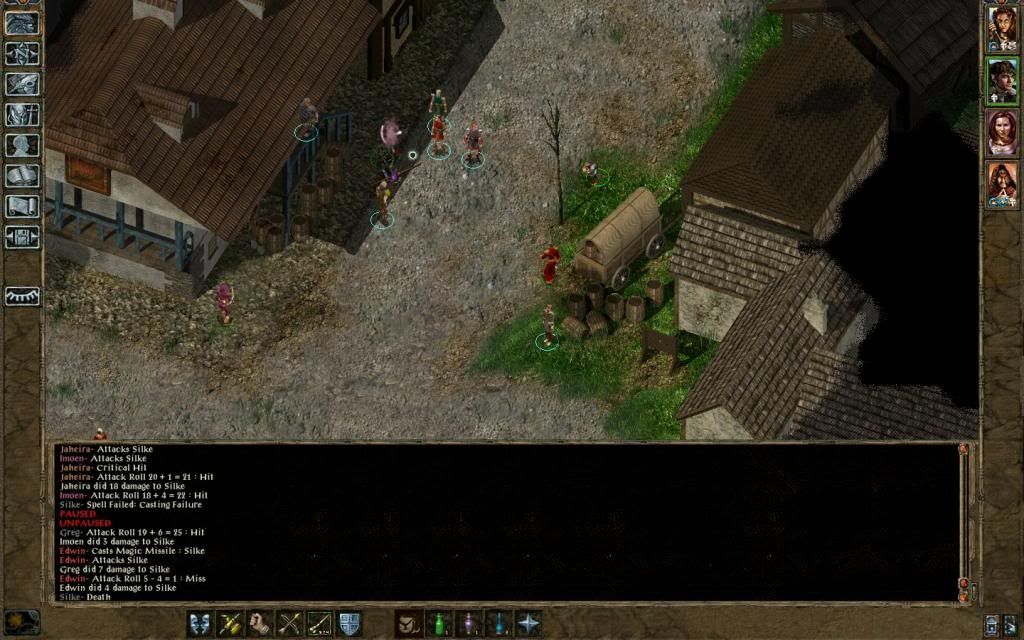Viewport: 1024px width, 640px height.
Task: Choose the crossed swords attack action
Action: coord(290,623)
